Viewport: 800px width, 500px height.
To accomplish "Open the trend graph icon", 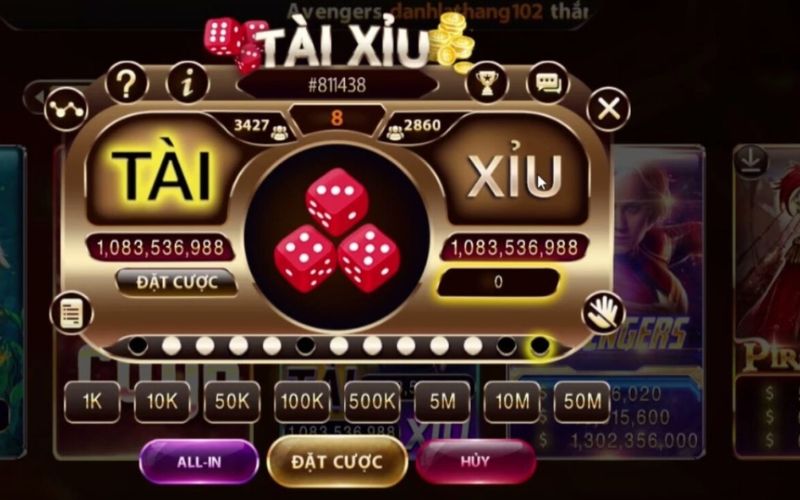I will tap(66, 108).
